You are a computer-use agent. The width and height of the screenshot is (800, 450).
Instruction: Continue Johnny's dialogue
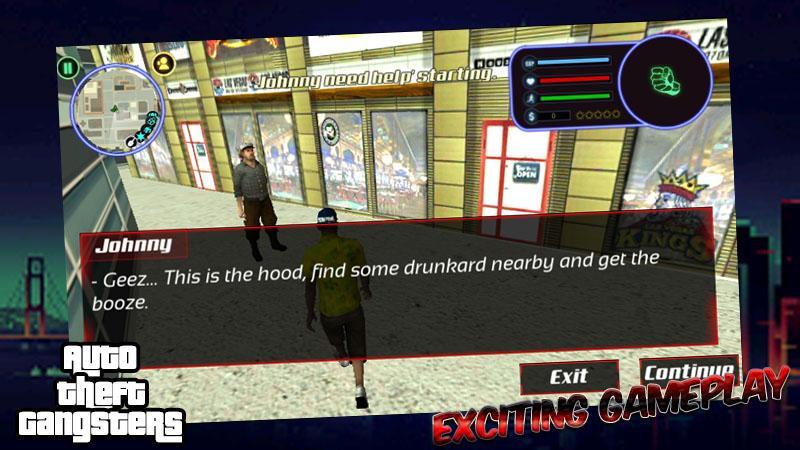click(689, 371)
